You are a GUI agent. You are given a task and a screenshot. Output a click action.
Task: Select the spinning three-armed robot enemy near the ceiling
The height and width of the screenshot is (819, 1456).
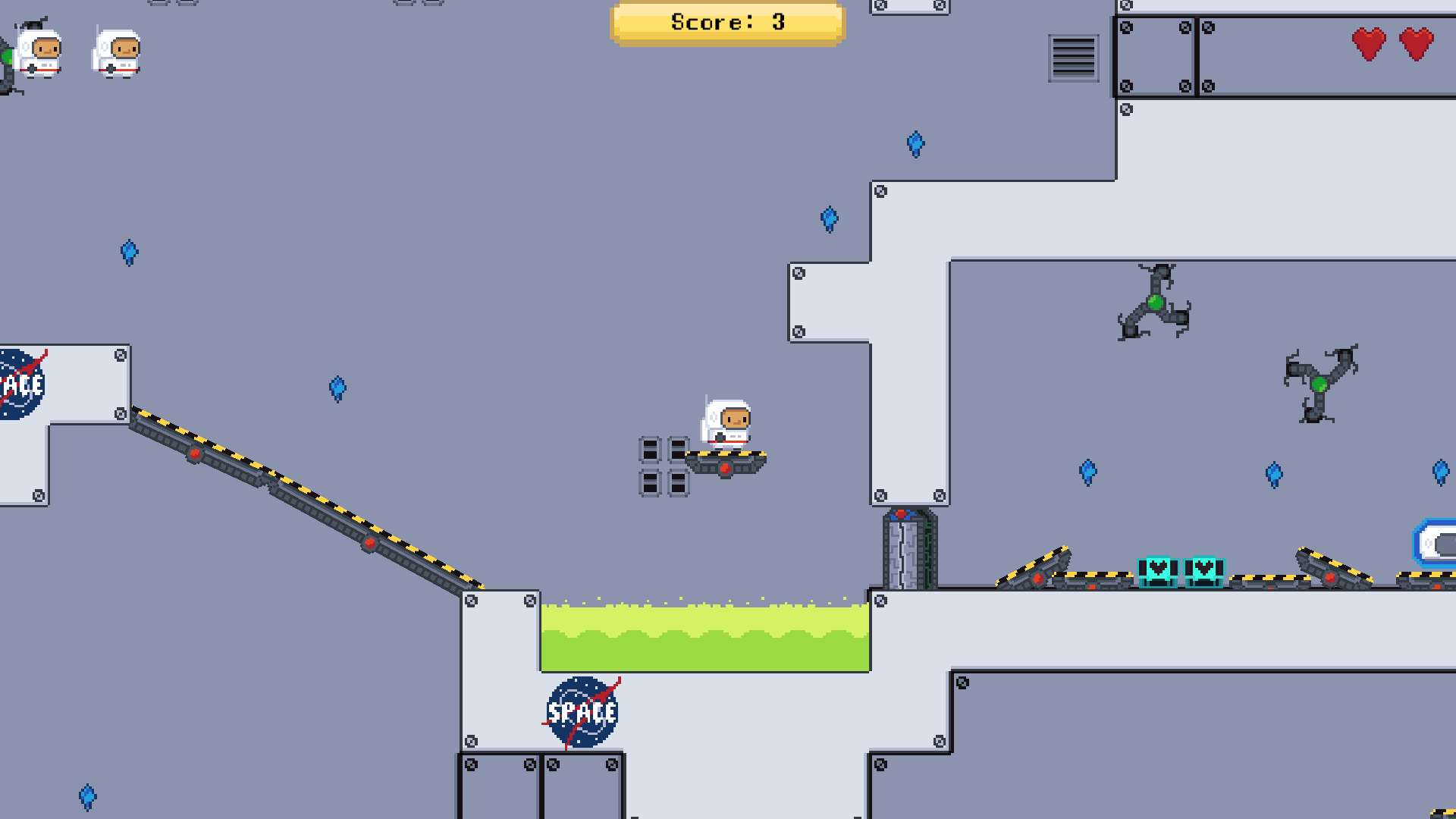click(1153, 303)
